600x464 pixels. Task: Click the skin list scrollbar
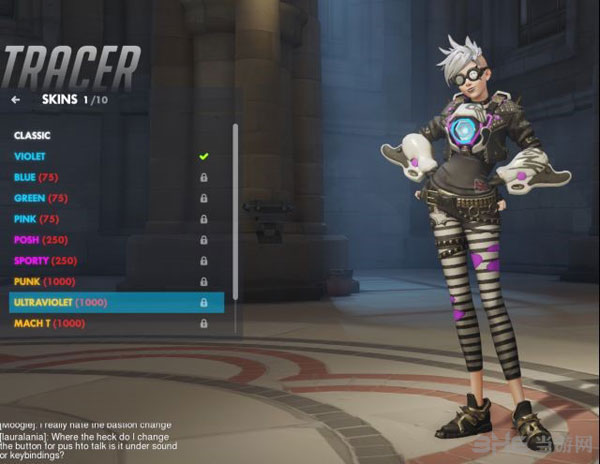pos(236,220)
